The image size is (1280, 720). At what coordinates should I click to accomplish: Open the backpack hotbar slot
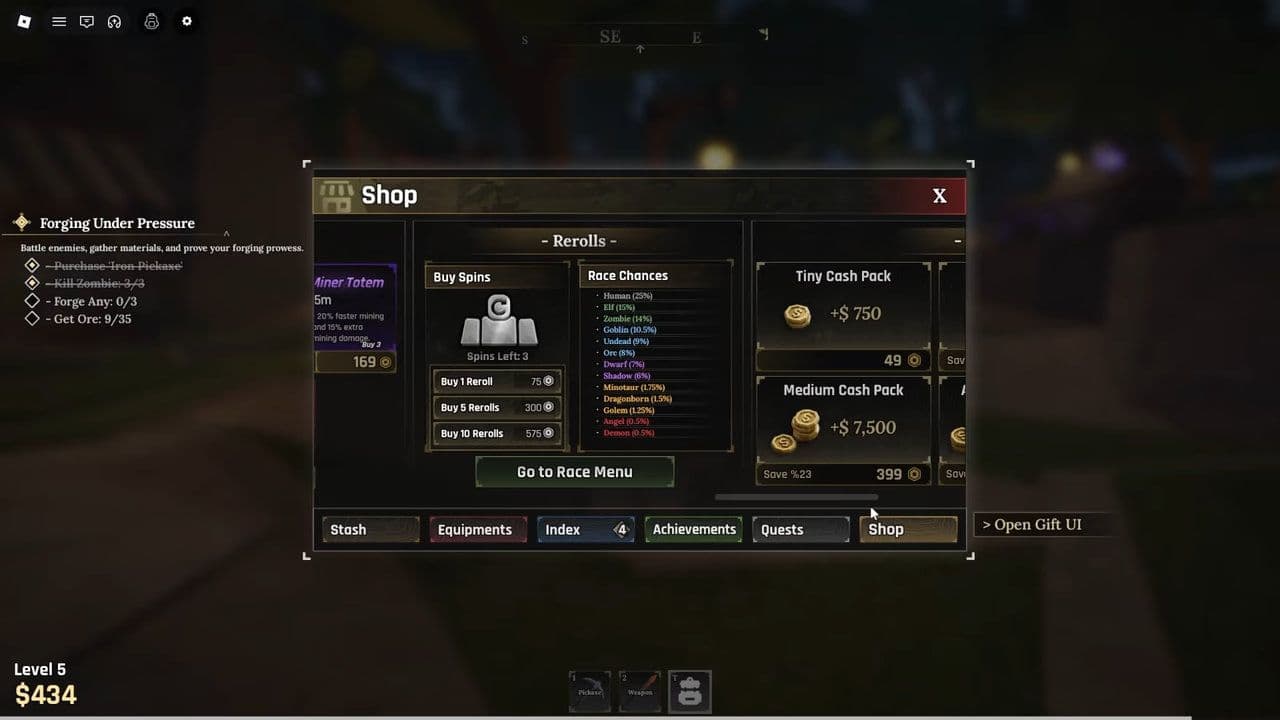click(x=689, y=690)
